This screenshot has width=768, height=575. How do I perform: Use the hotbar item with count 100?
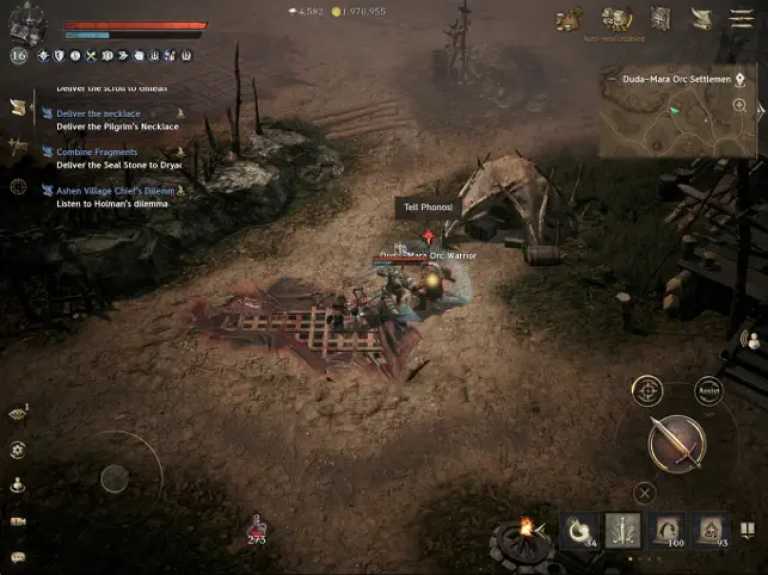click(x=667, y=531)
